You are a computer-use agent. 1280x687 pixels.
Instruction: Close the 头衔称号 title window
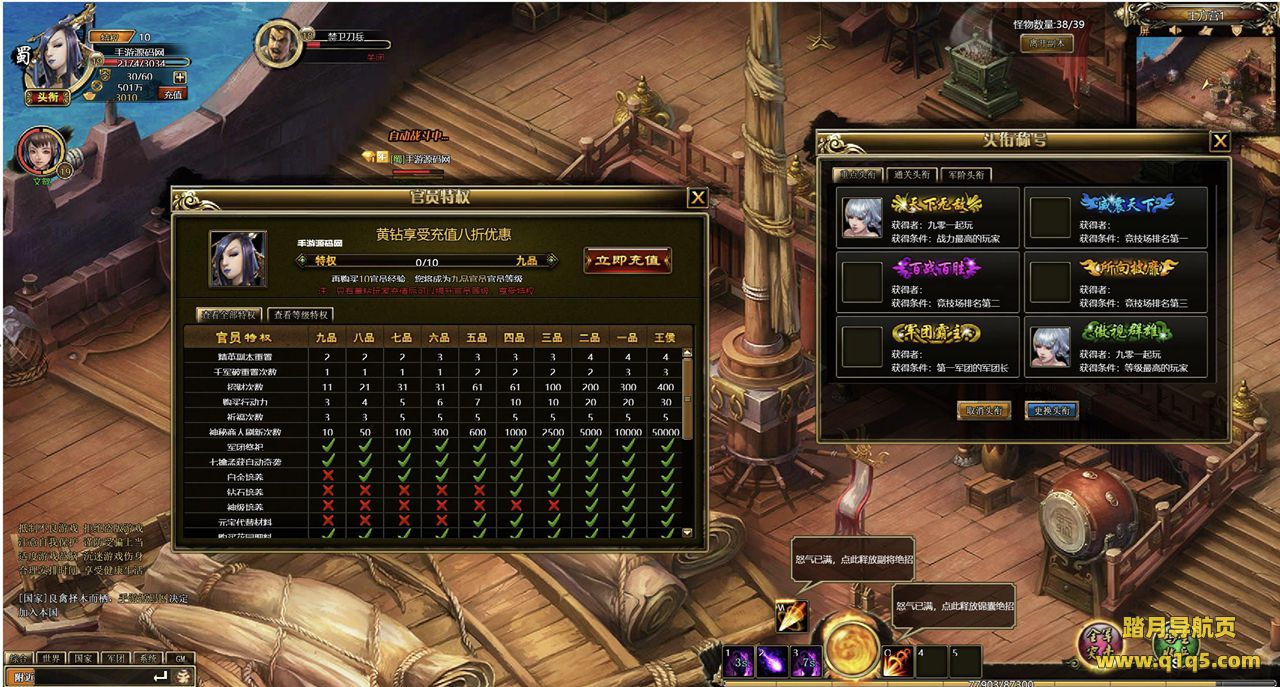1219,142
